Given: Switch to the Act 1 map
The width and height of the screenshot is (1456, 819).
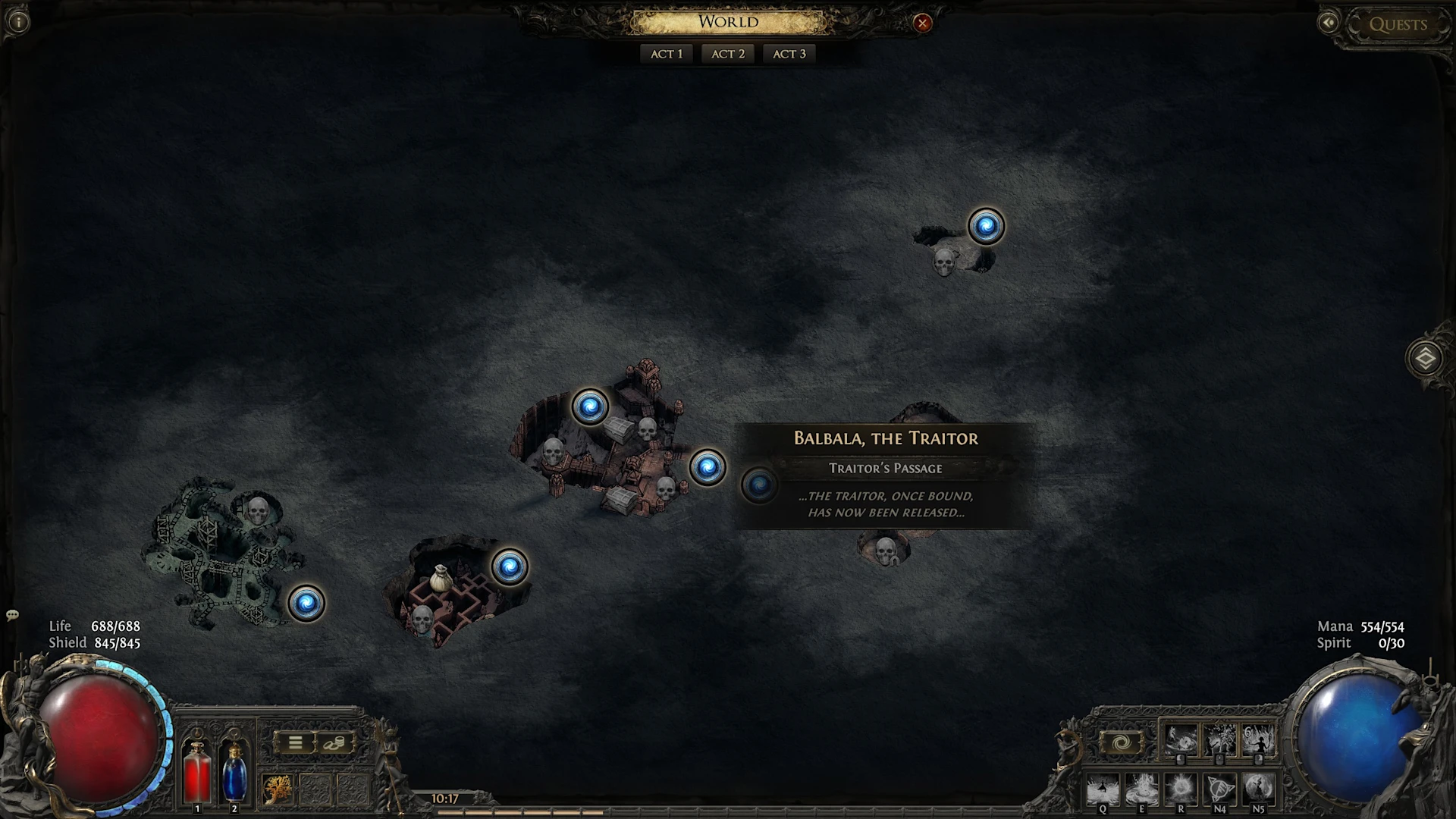Looking at the screenshot, I should pos(667,54).
